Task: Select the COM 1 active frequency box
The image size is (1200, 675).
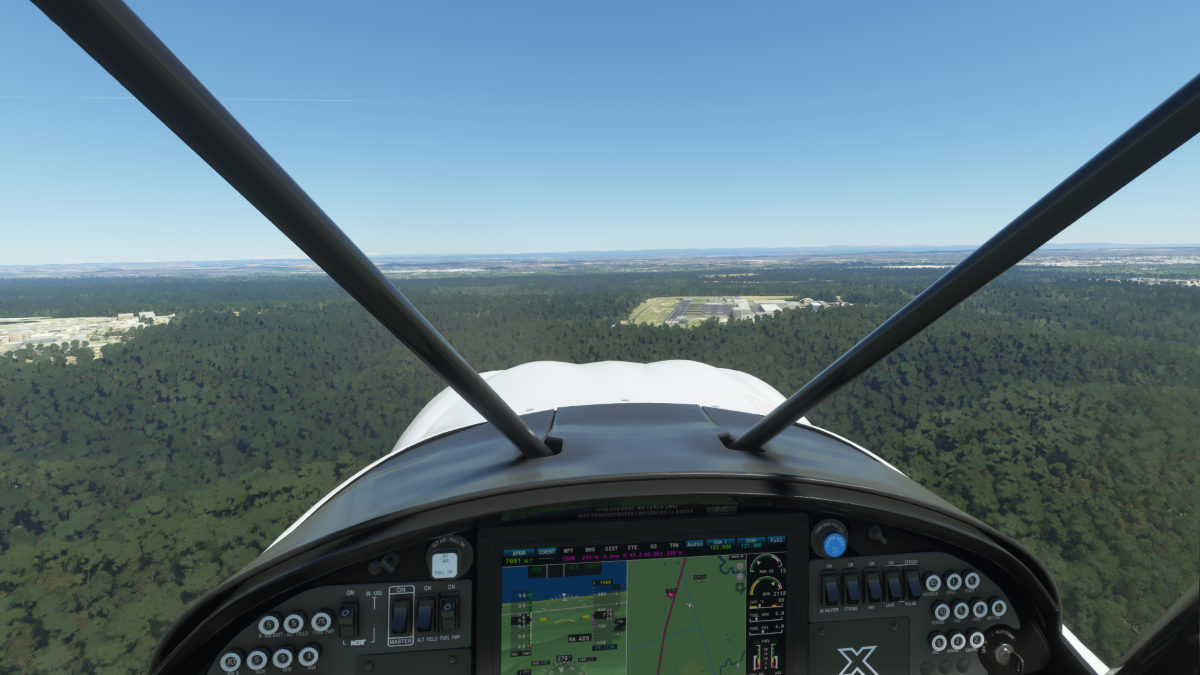Action: click(720, 545)
